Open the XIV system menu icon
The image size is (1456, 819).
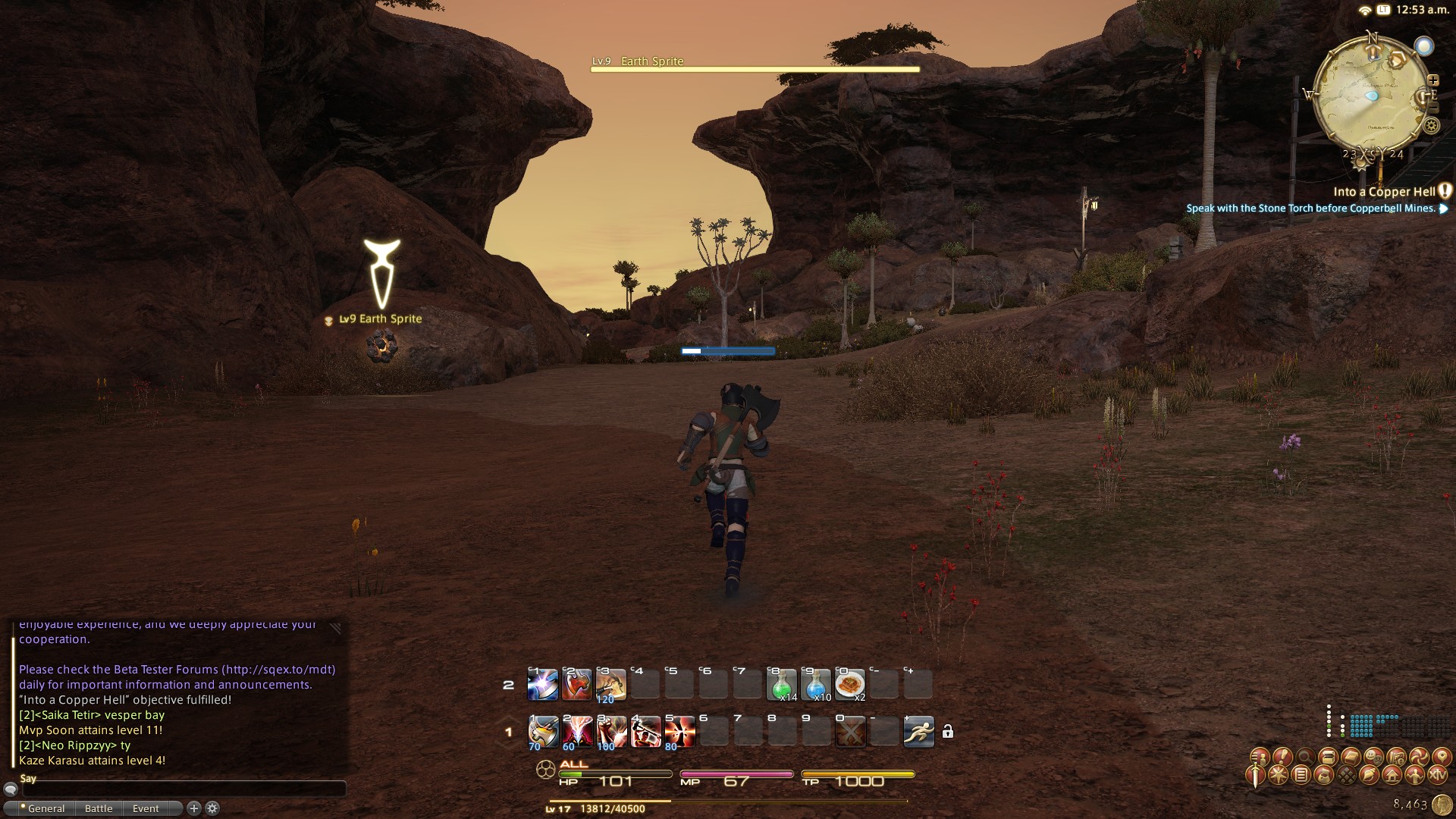pos(1437,775)
